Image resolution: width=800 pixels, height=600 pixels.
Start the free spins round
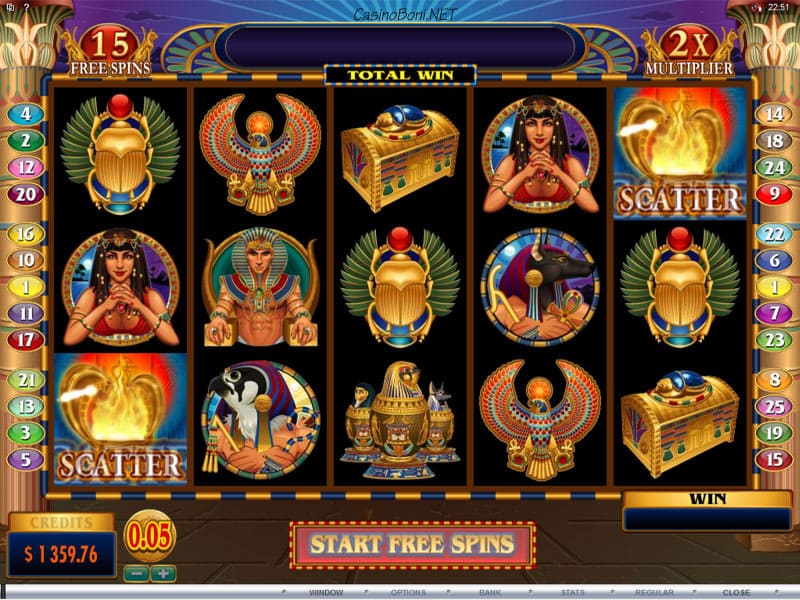point(412,545)
